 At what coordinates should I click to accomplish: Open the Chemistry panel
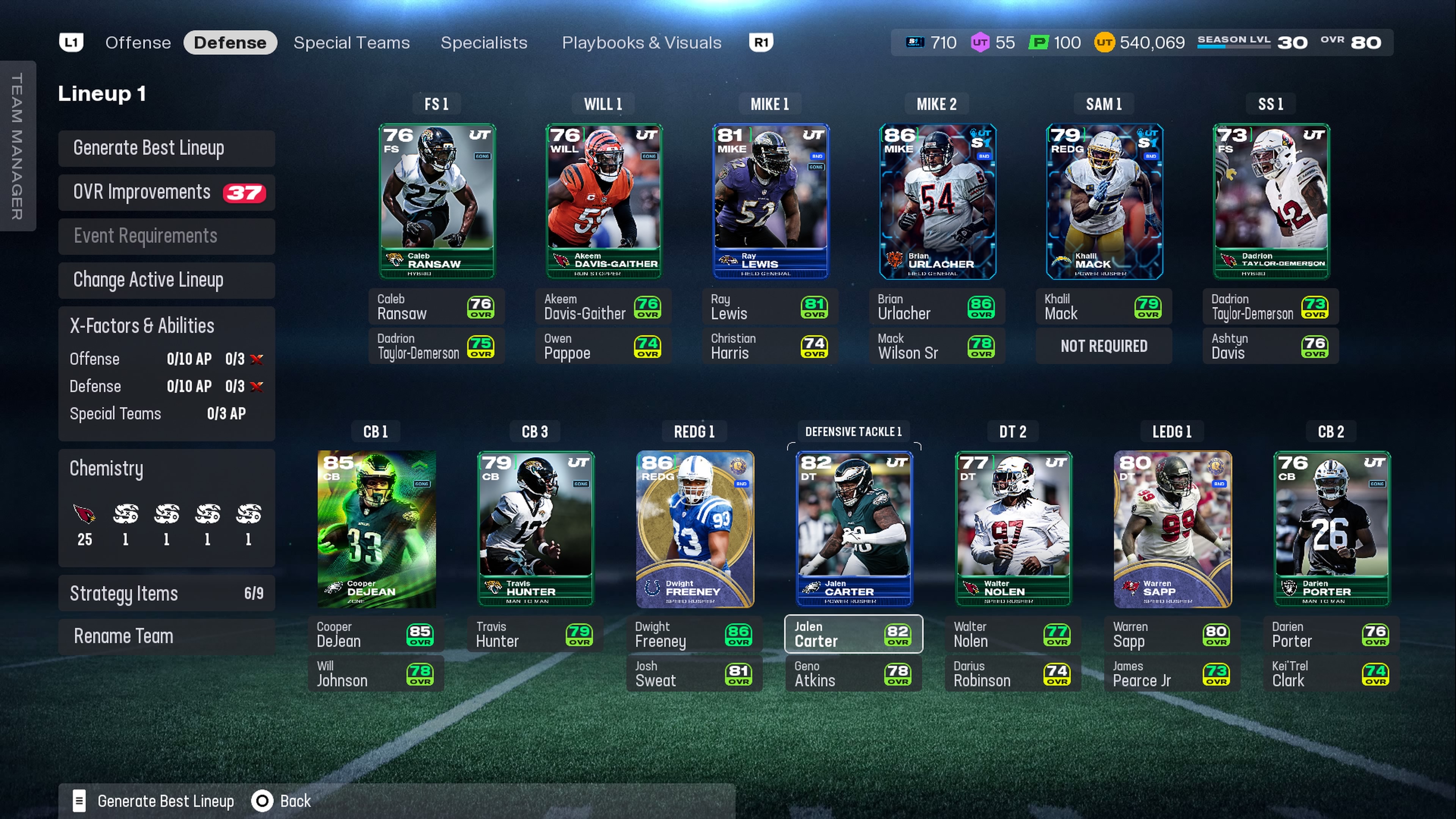point(166,508)
